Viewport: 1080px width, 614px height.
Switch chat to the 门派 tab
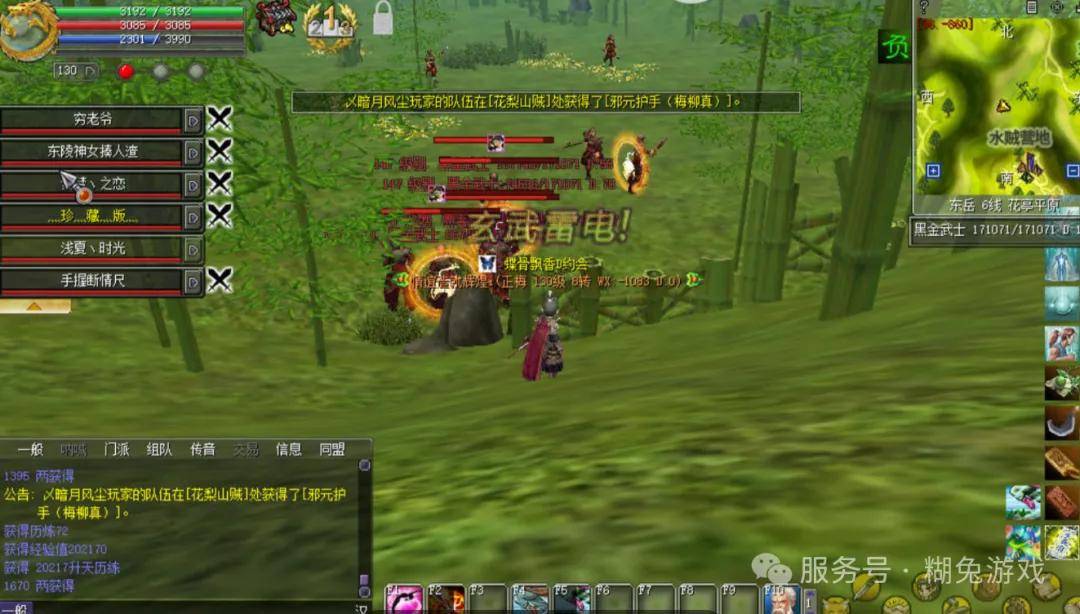tap(116, 450)
